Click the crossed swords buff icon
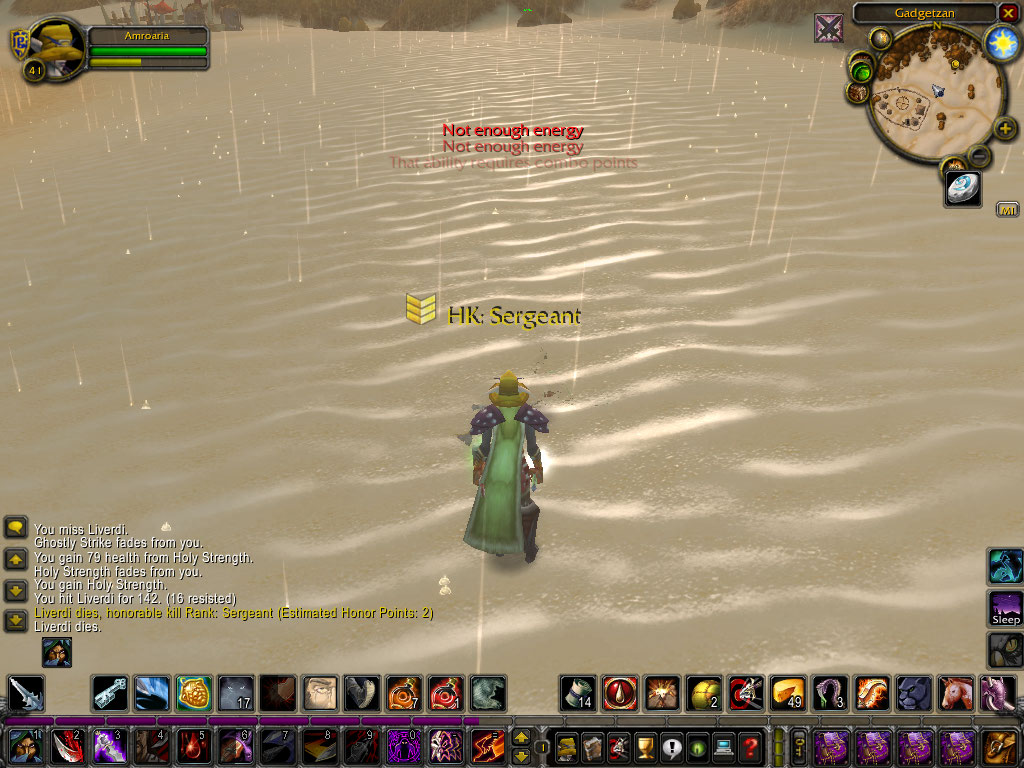The height and width of the screenshot is (768, 1024). (x=828, y=29)
